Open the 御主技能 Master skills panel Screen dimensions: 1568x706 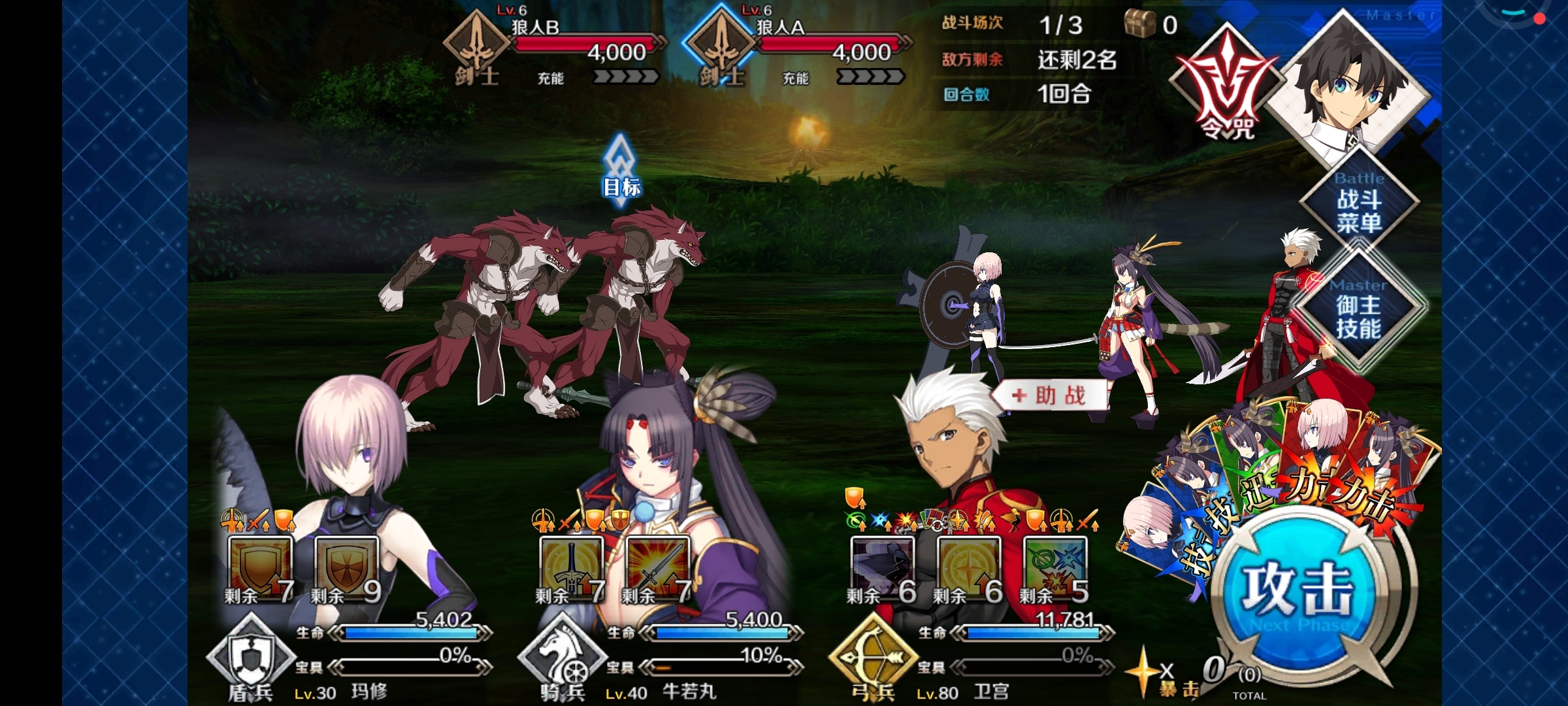(1359, 312)
